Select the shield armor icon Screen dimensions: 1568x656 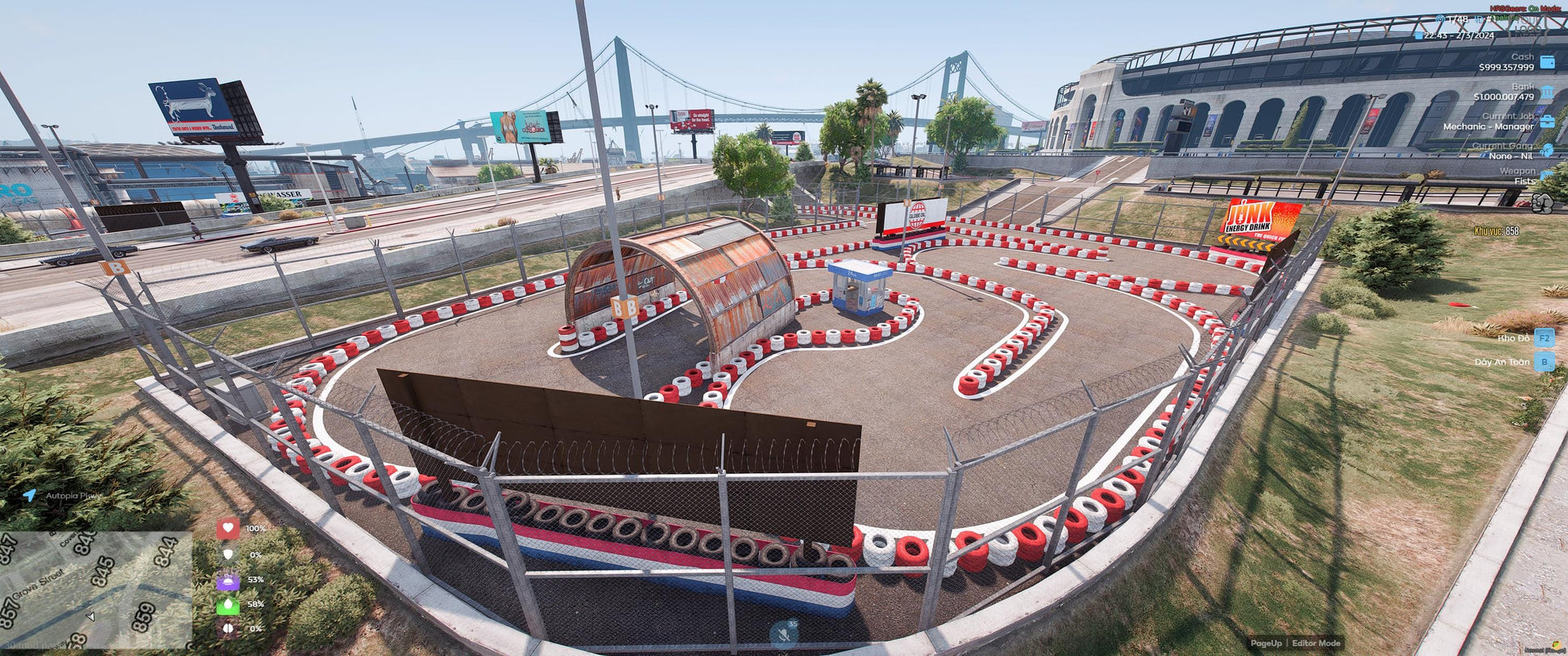coord(228,554)
